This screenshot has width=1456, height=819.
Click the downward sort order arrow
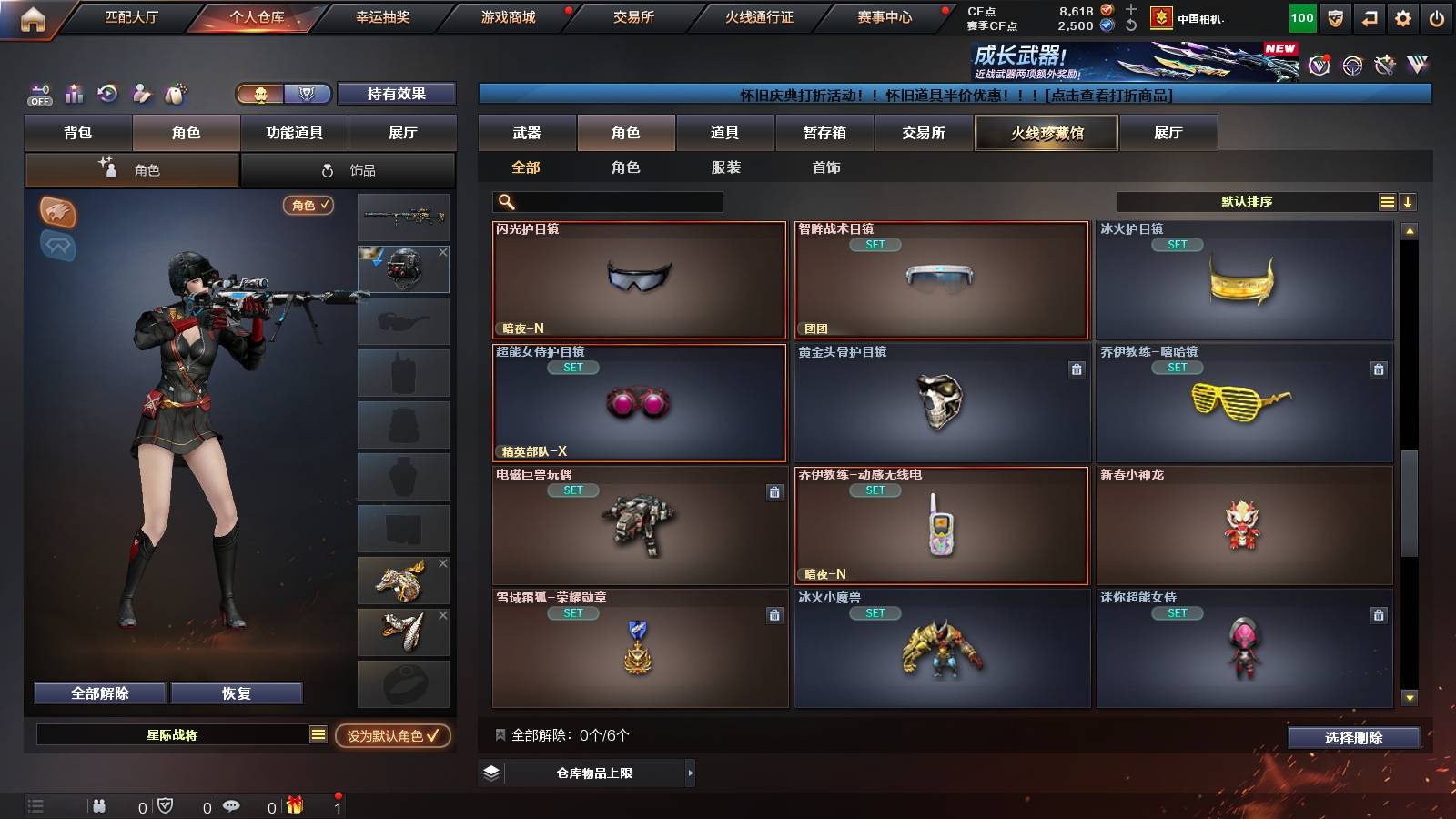click(x=1409, y=202)
